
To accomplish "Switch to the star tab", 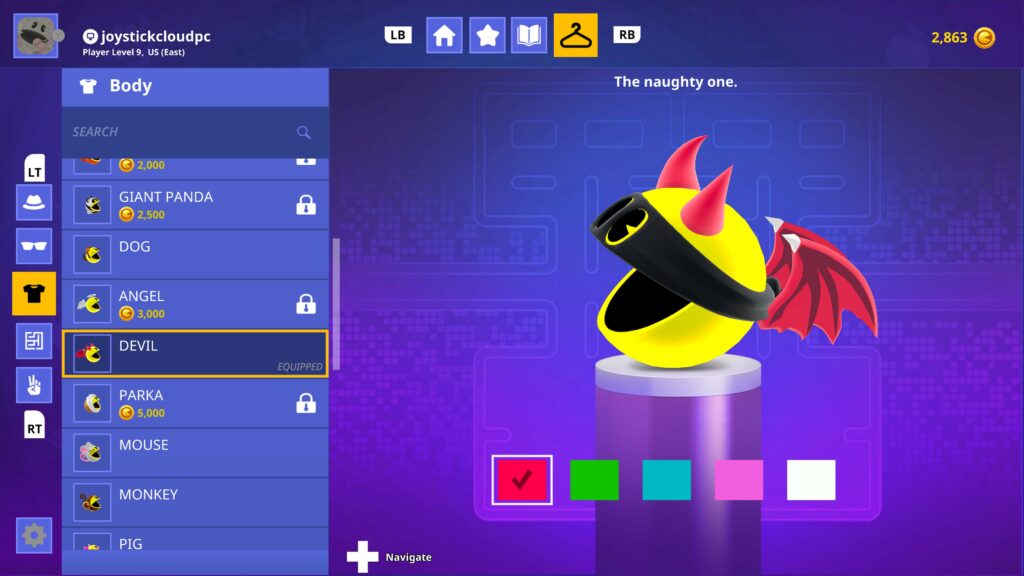I will 487,35.
